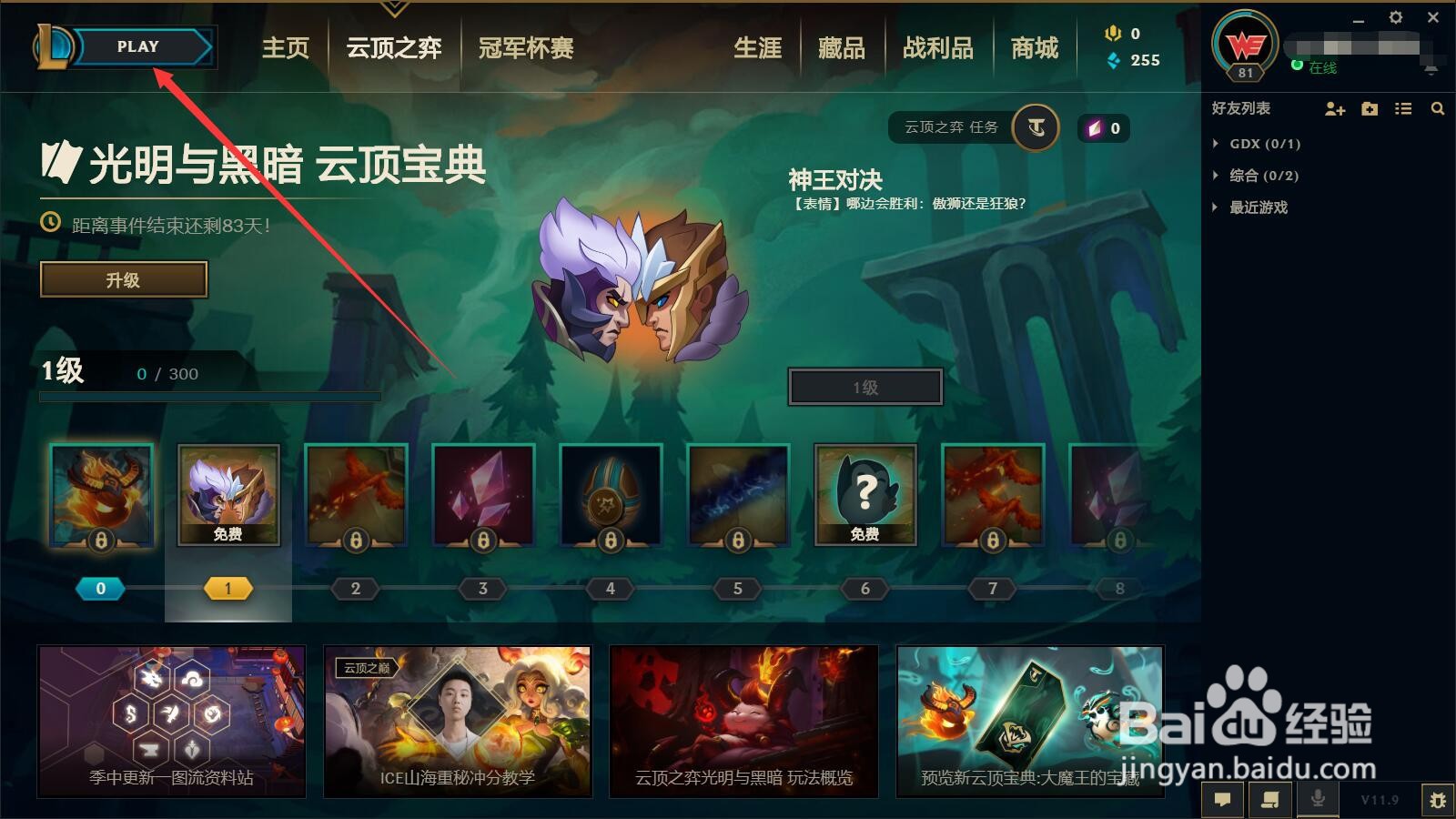Open friend list display options icon
The width and height of the screenshot is (1456, 819).
1403,108
